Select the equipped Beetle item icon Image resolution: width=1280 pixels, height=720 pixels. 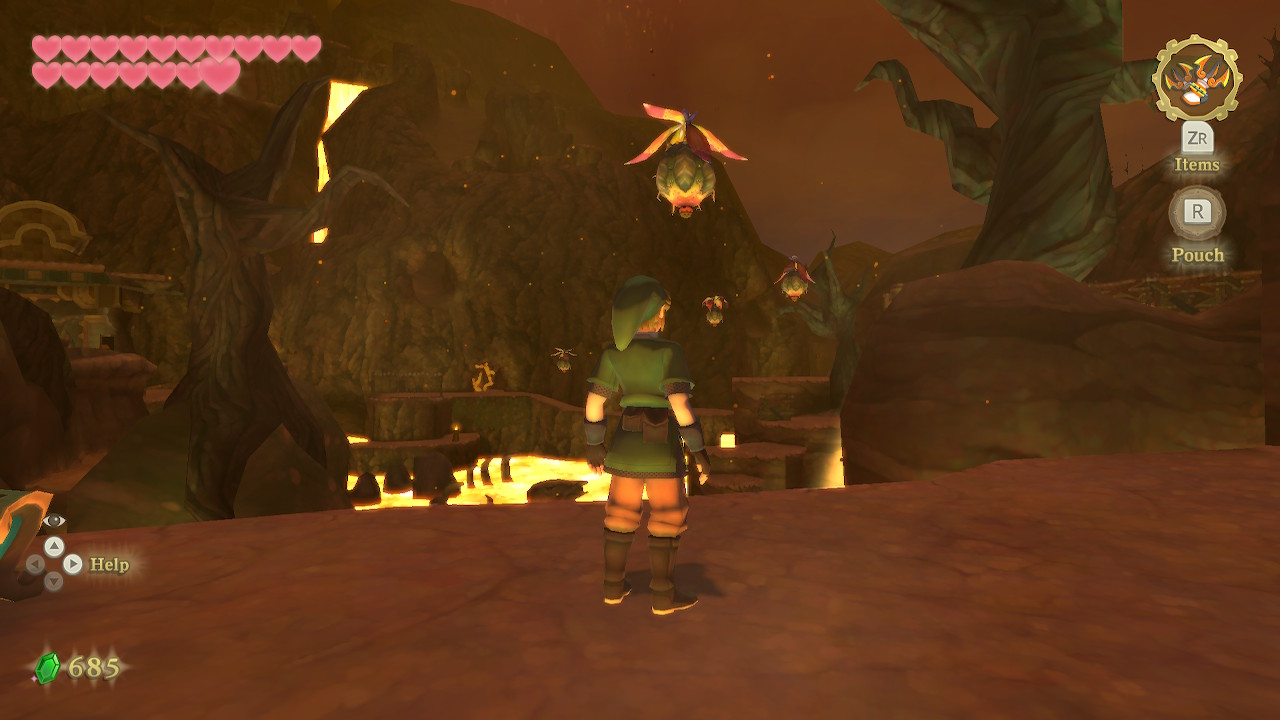tap(1196, 79)
